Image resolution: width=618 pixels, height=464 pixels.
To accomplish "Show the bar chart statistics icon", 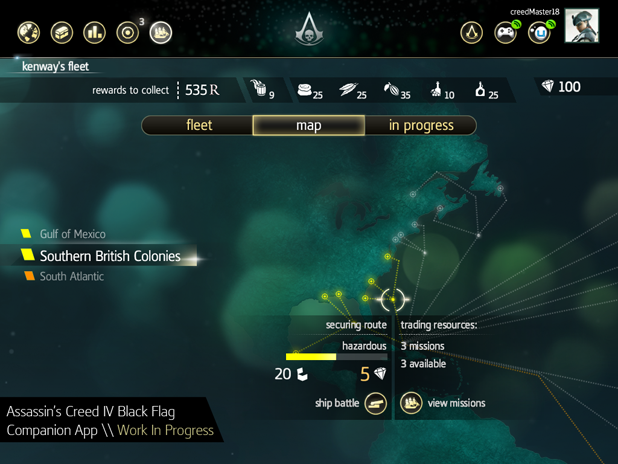I will pyautogui.click(x=94, y=33).
